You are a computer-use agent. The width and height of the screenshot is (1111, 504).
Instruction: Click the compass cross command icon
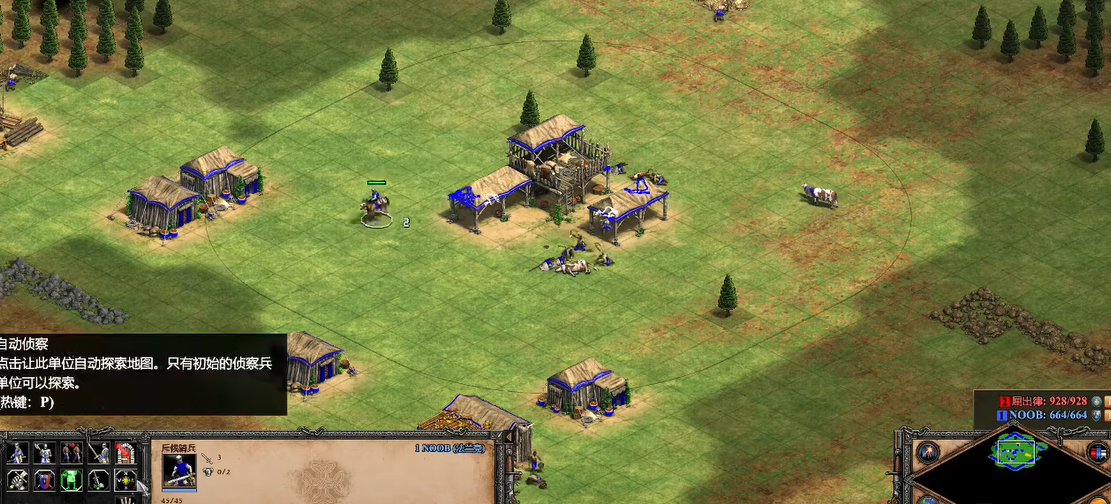pyautogui.click(x=125, y=480)
